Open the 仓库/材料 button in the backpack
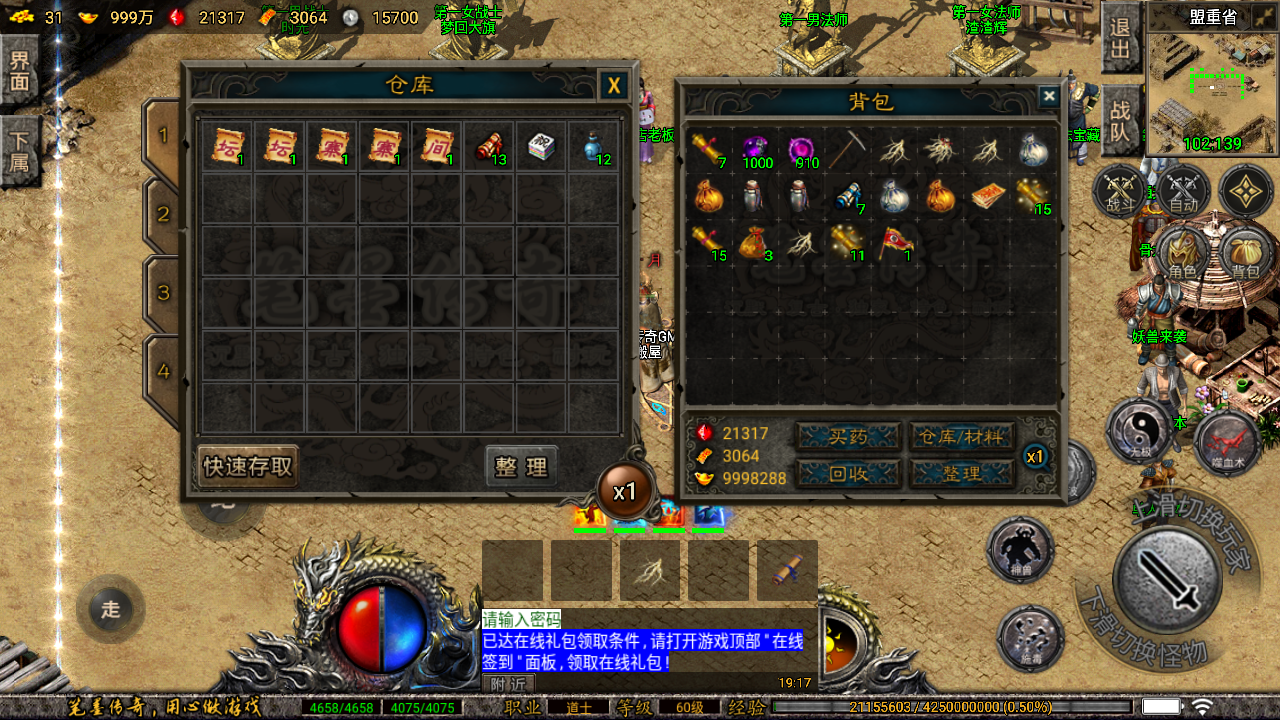Viewport: 1280px width, 720px height. coord(962,436)
